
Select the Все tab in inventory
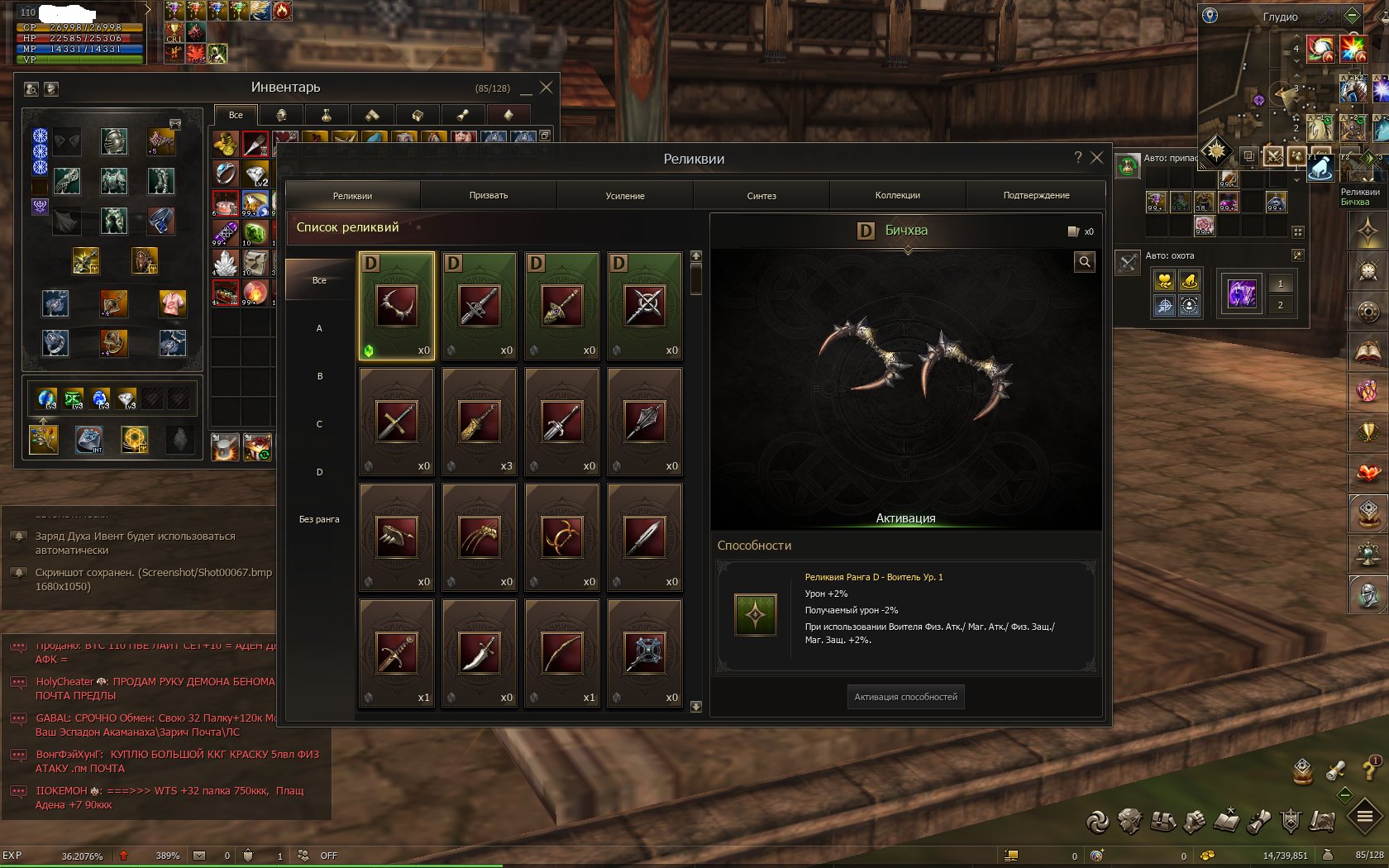pos(236,116)
